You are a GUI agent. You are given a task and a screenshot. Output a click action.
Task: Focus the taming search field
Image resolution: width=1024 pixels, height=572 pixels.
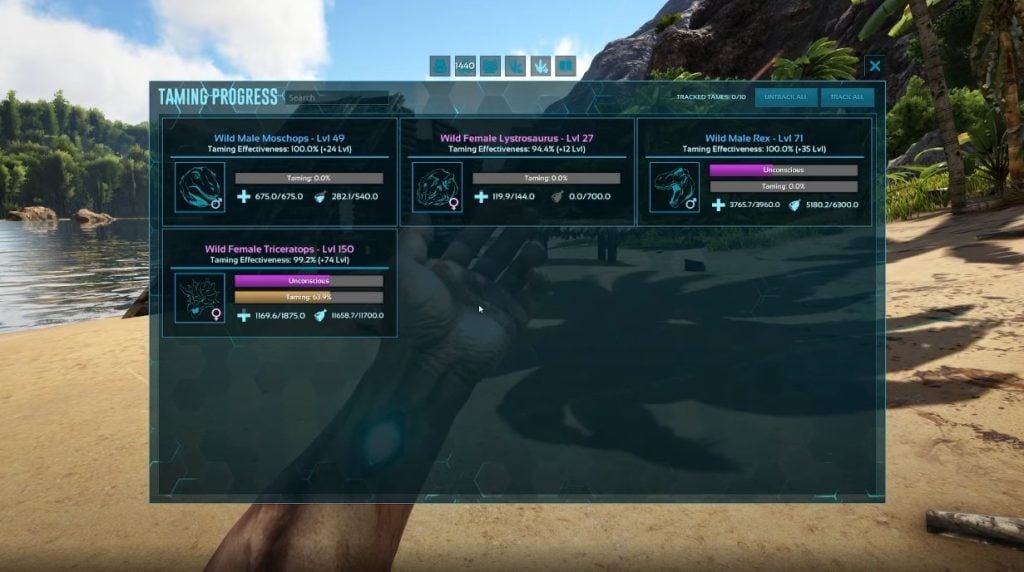click(337, 98)
